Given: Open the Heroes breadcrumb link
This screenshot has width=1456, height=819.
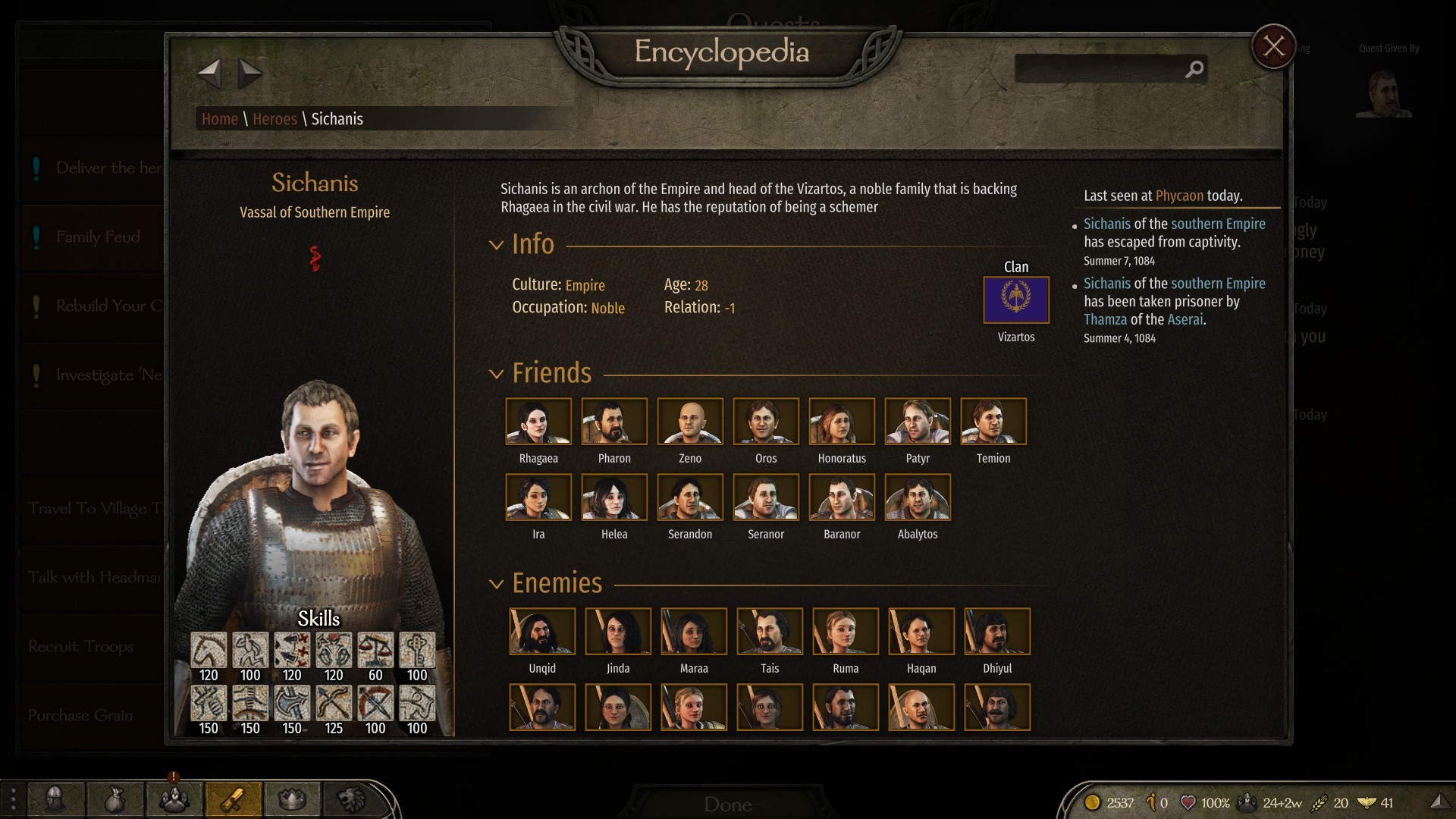Looking at the screenshot, I should pos(275,119).
